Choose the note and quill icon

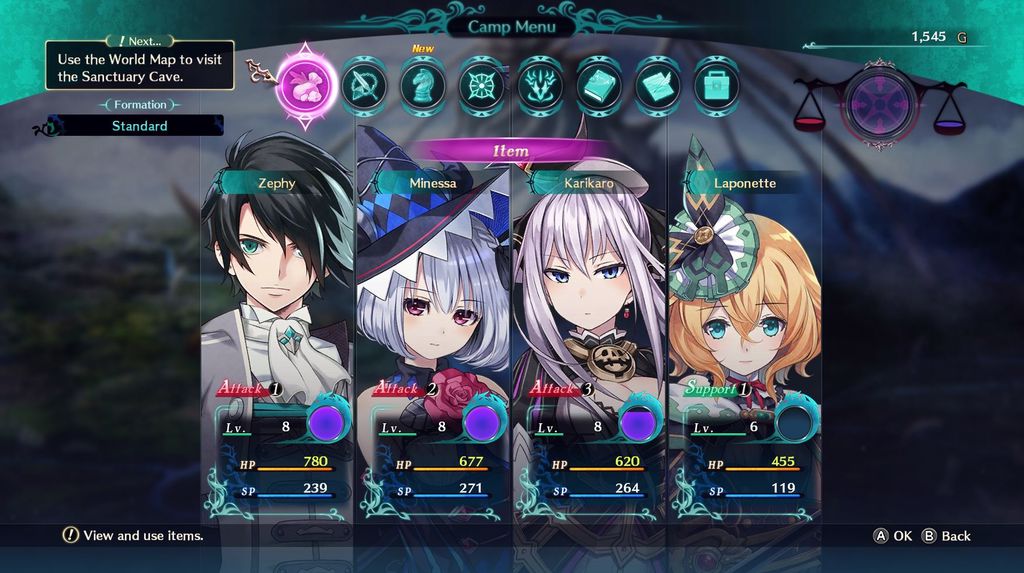tap(658, 87)
